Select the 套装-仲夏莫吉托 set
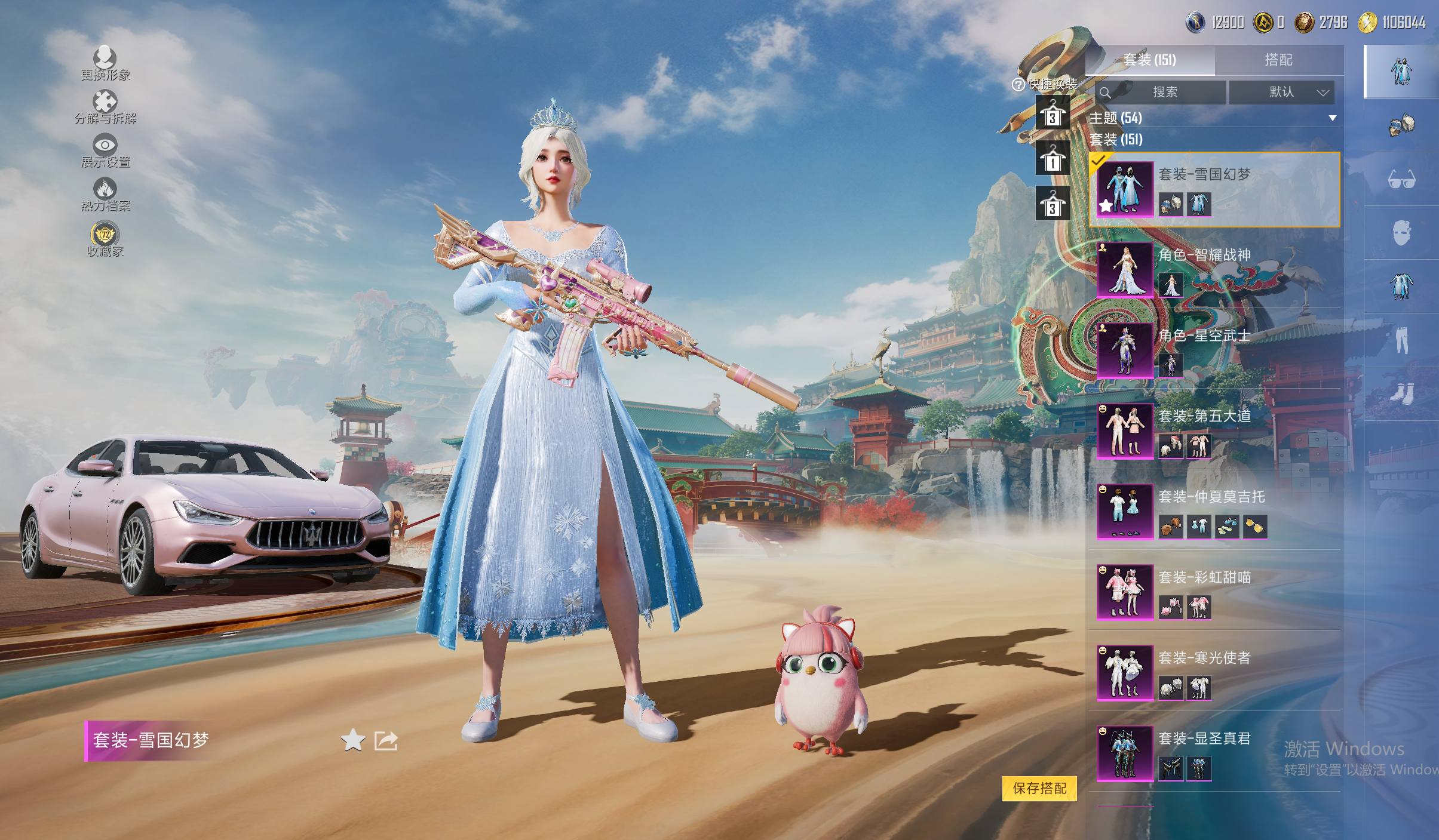The image size is (1439, 840). pyautogui.click(x=1213, y=512)
